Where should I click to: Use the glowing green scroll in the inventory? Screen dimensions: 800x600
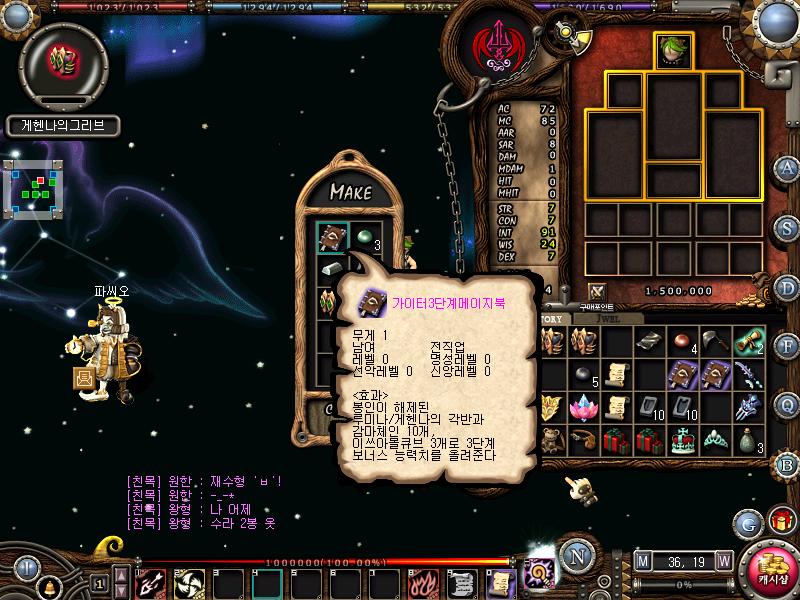pyautogui.click(x=748, y=342)
